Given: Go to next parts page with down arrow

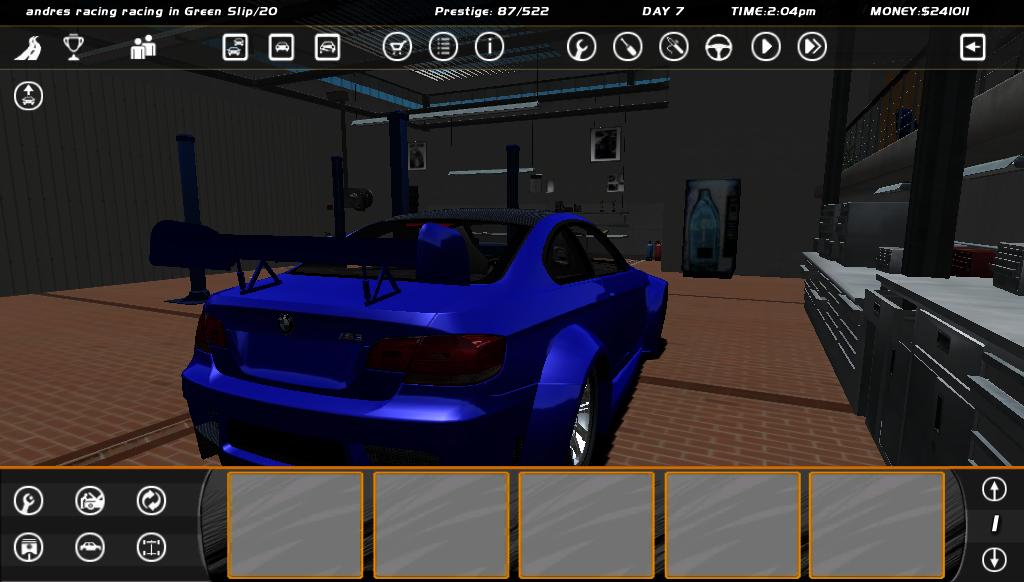Looking at the screenshot, I should pyautogui.click(x=993, y=558).
